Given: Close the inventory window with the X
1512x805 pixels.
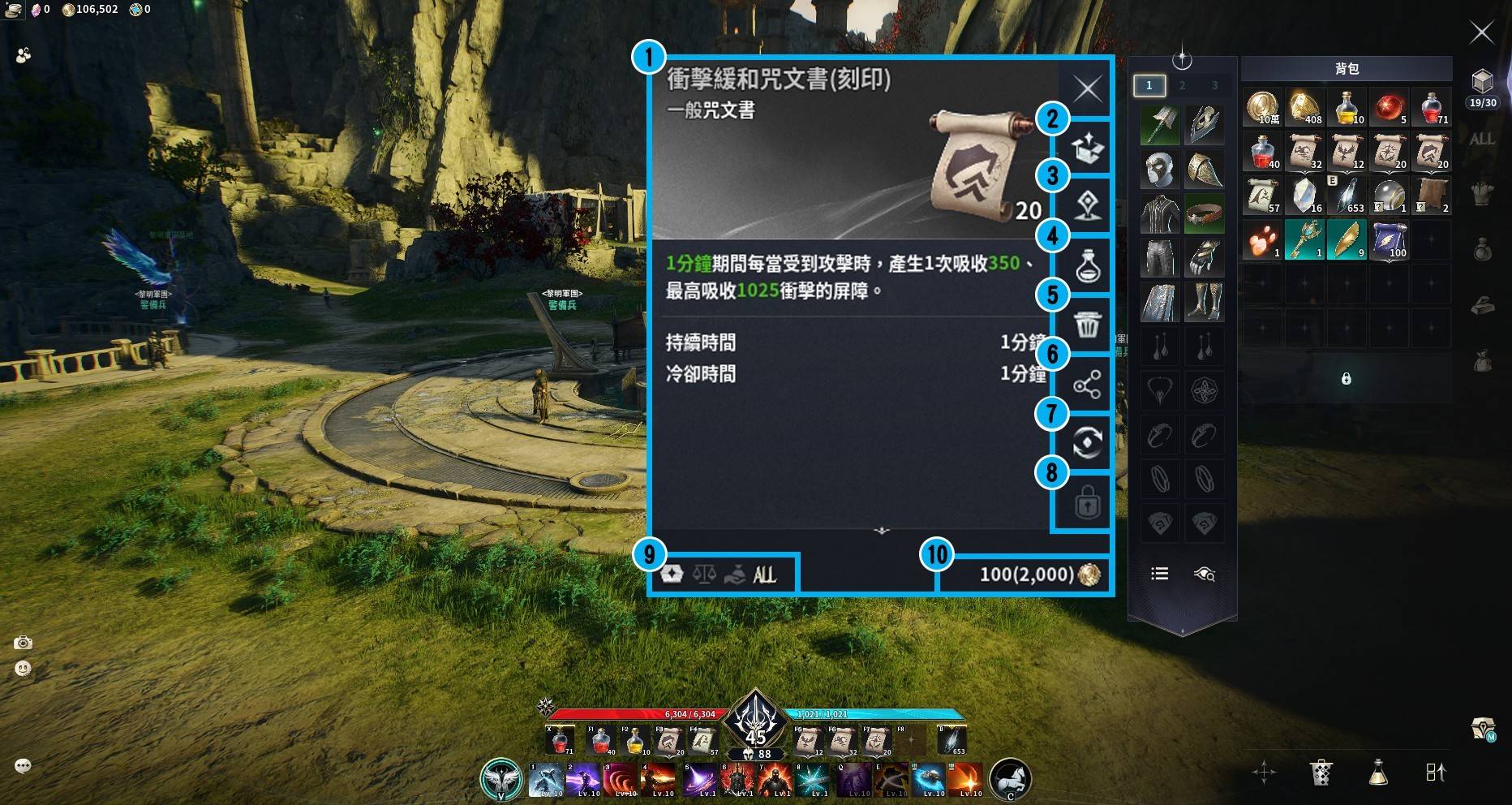Looking at the screenshot, I should click(1481, 32).
